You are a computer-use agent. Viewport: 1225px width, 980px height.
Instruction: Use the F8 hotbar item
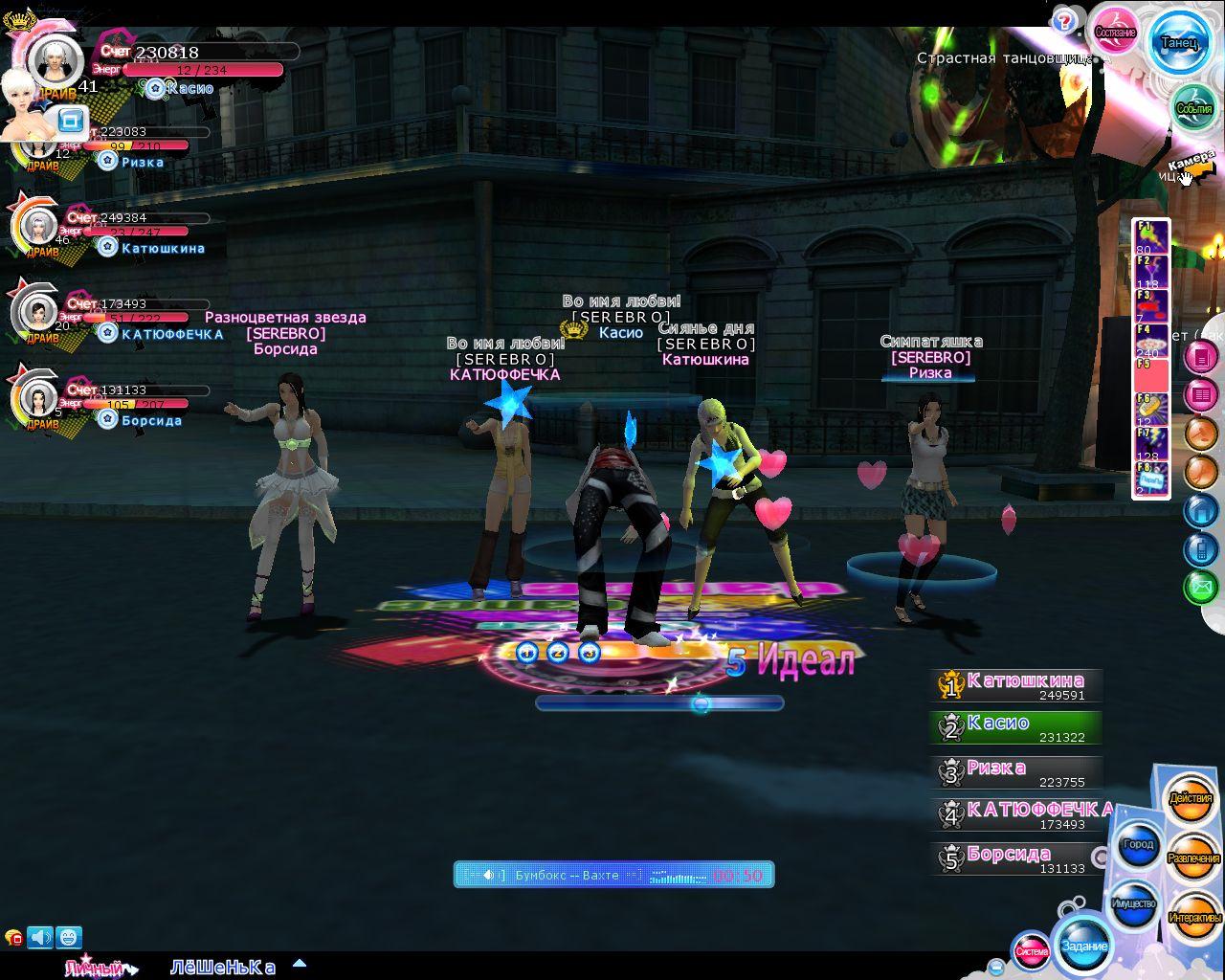click(1151, 479)
